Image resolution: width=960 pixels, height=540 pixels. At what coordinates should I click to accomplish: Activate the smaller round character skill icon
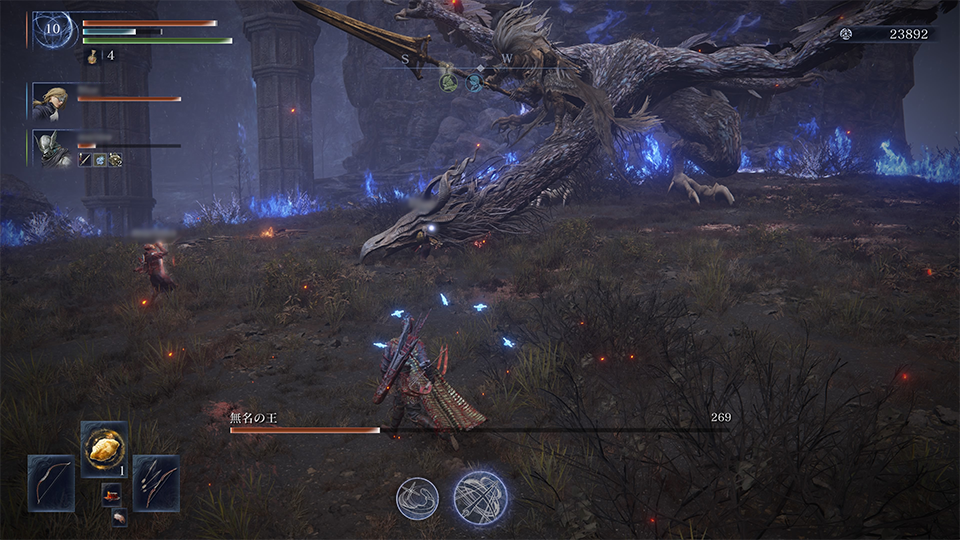coord(417,497)
